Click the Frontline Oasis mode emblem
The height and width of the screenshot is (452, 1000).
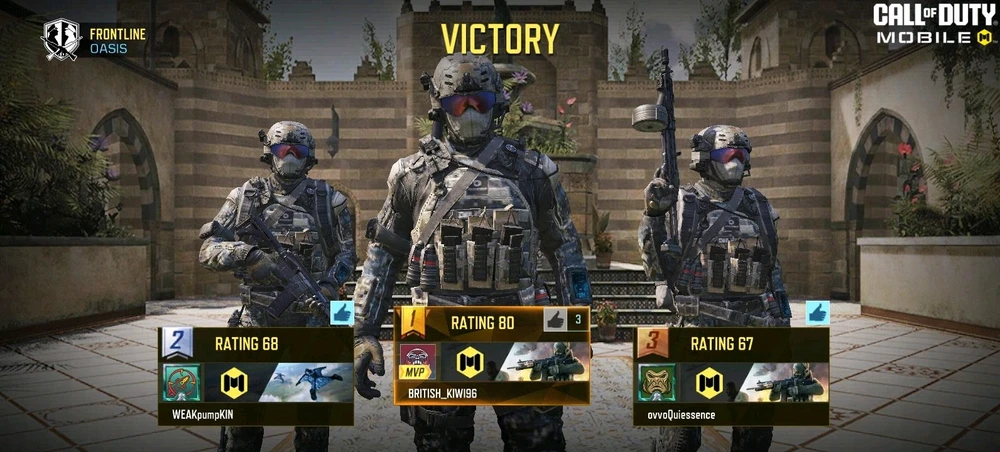click(60, 40)
